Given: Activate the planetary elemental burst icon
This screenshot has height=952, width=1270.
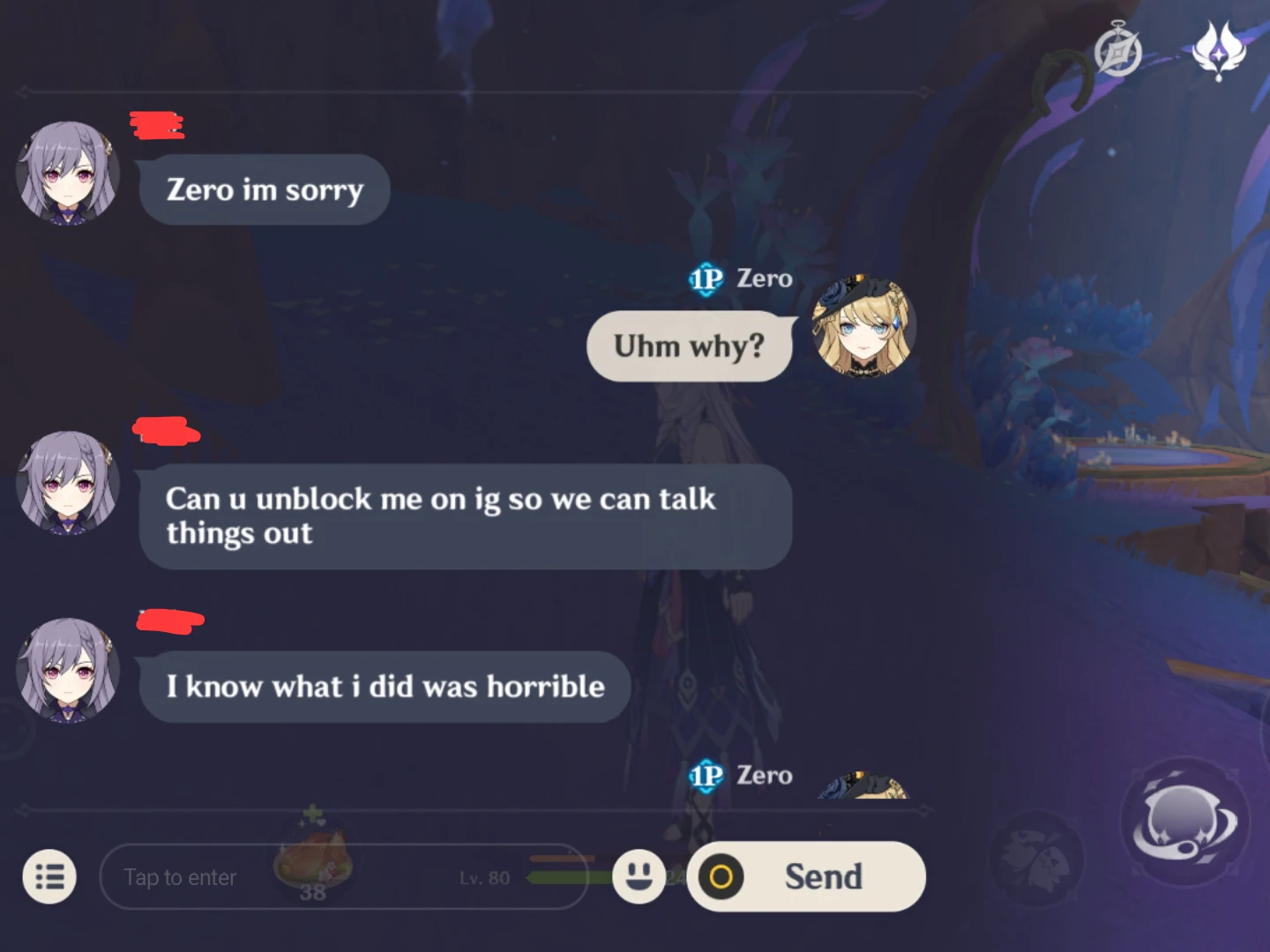Looking at the screenshot, I should [x=1185, y=822].
